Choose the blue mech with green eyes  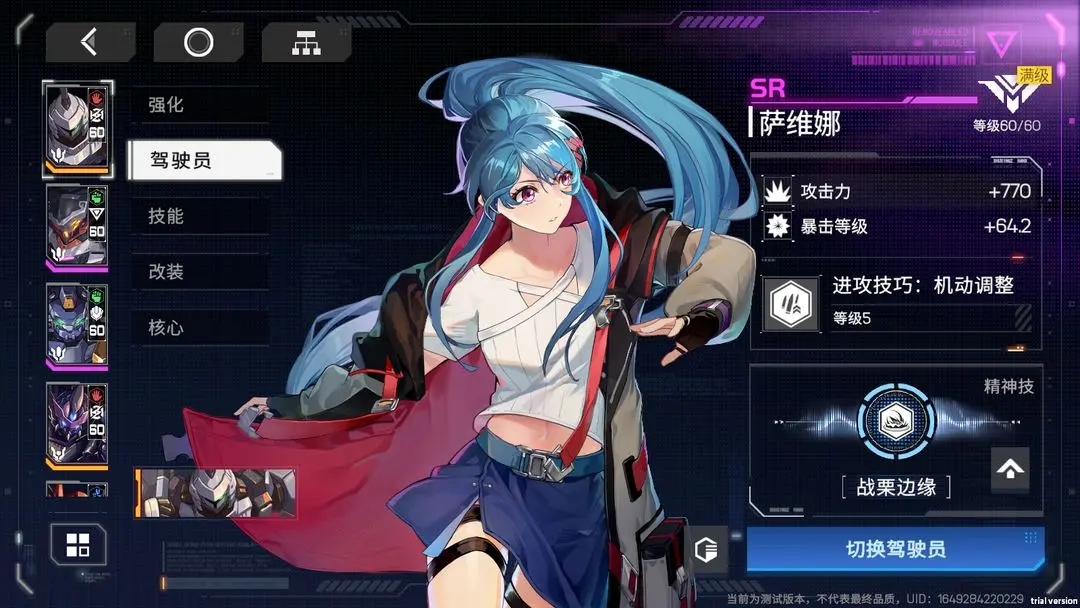(78, 326)
